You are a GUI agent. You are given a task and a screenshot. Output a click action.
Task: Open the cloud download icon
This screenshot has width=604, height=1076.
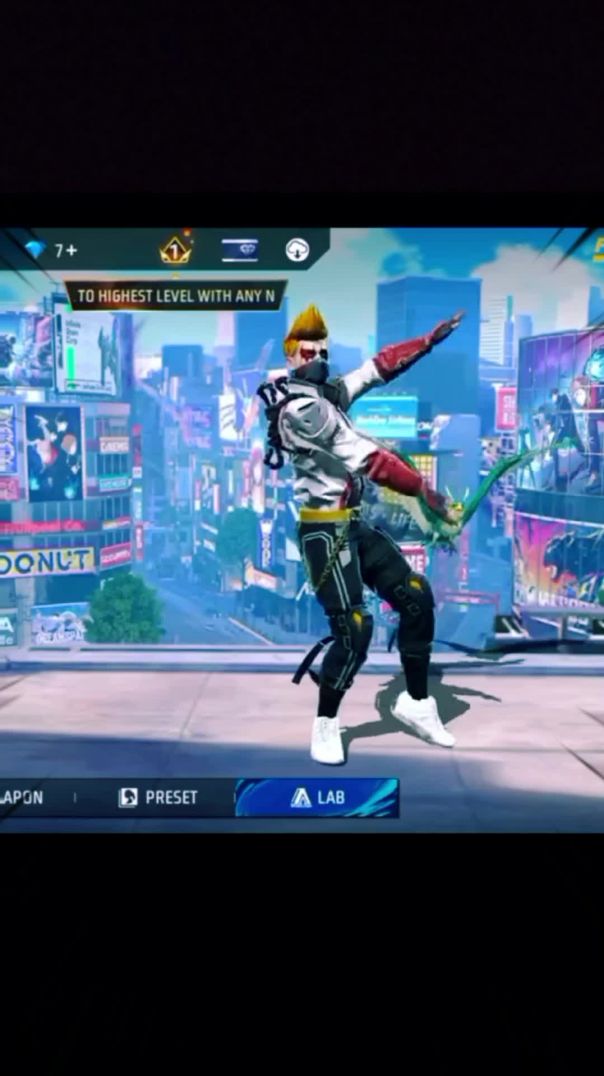(297, 251)
